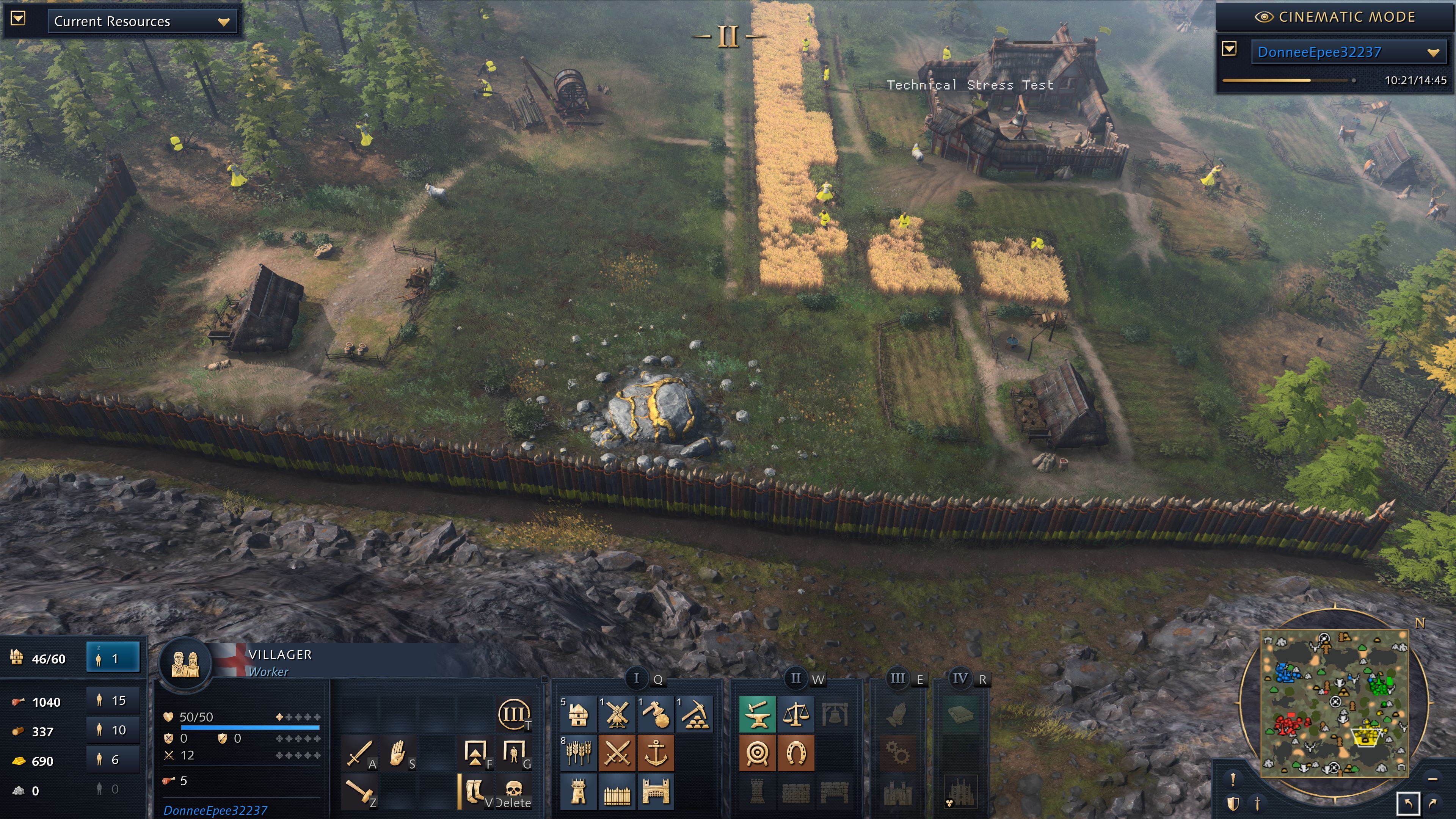Image resolution: width=1456 pixels, height=819 pixels.
Task: Select the Stable horseshoe icon
Action: point(796,753)
